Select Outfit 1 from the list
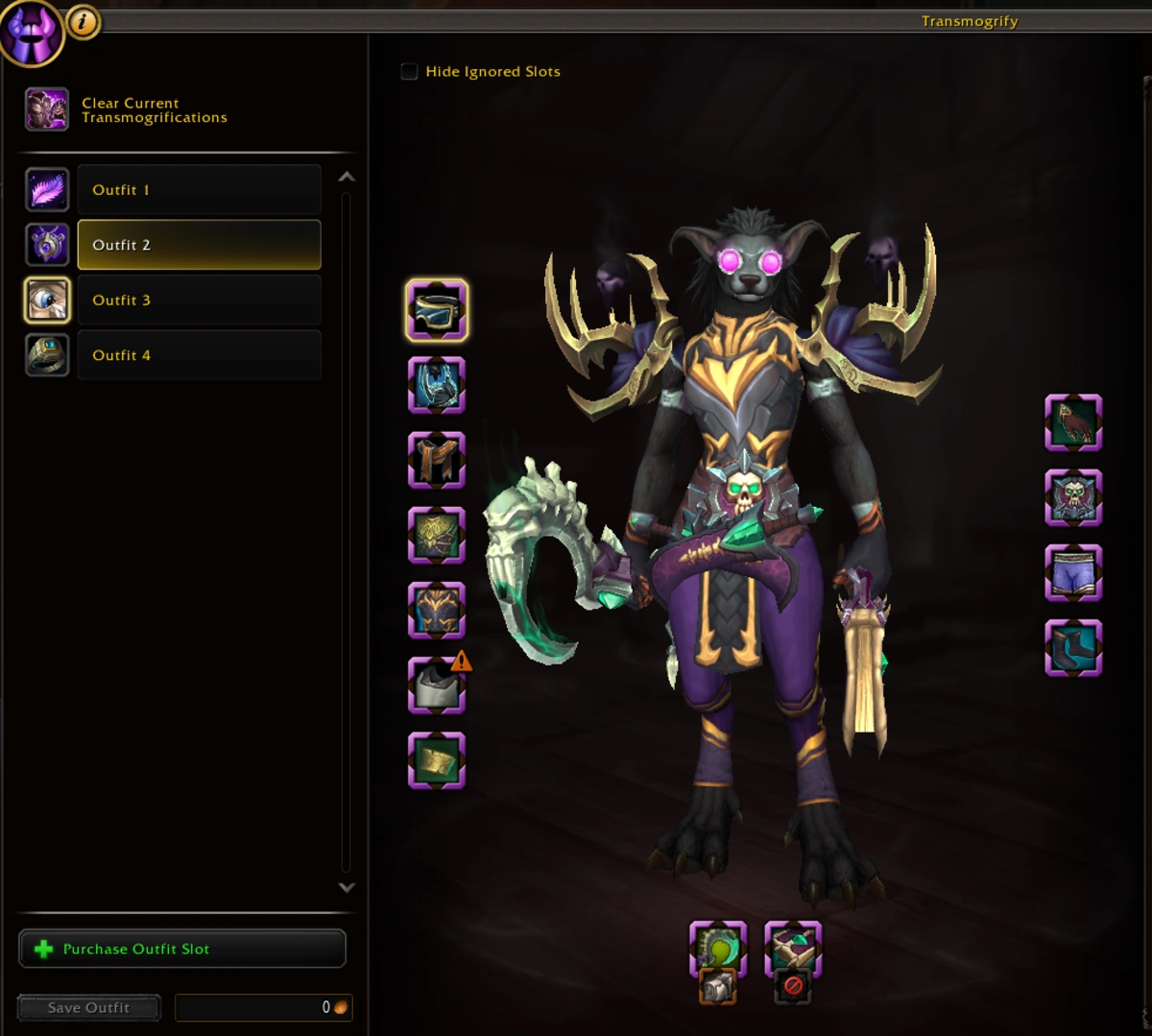This screenshot has width=1152, height=1036. pos(199,190)
